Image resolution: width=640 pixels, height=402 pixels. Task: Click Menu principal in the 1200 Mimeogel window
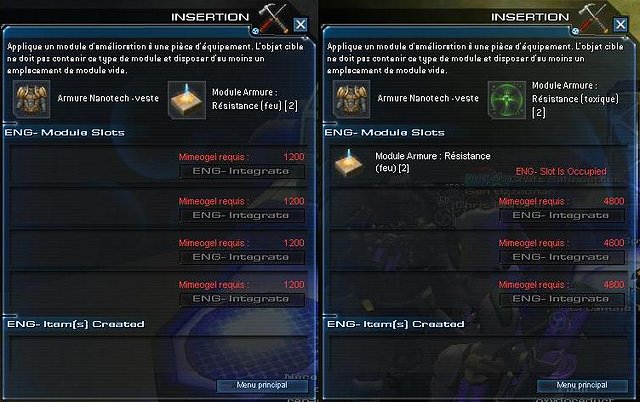pos(261,385)
